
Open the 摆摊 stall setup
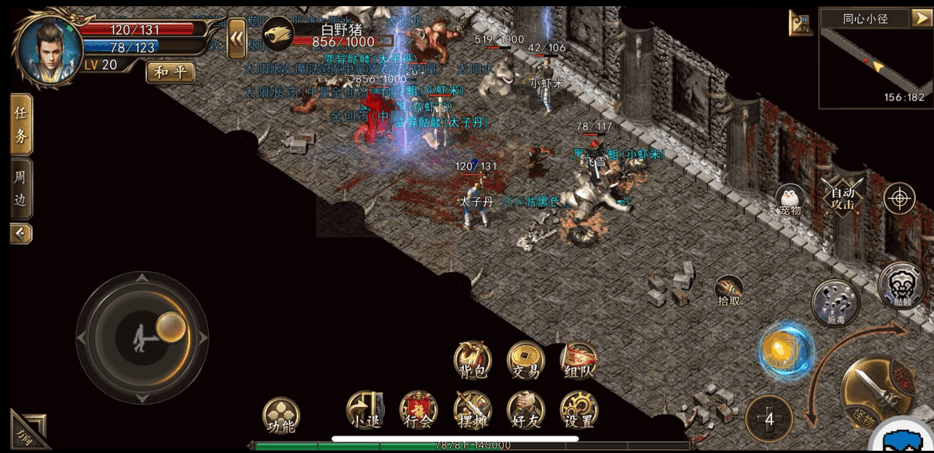[472, 410]
